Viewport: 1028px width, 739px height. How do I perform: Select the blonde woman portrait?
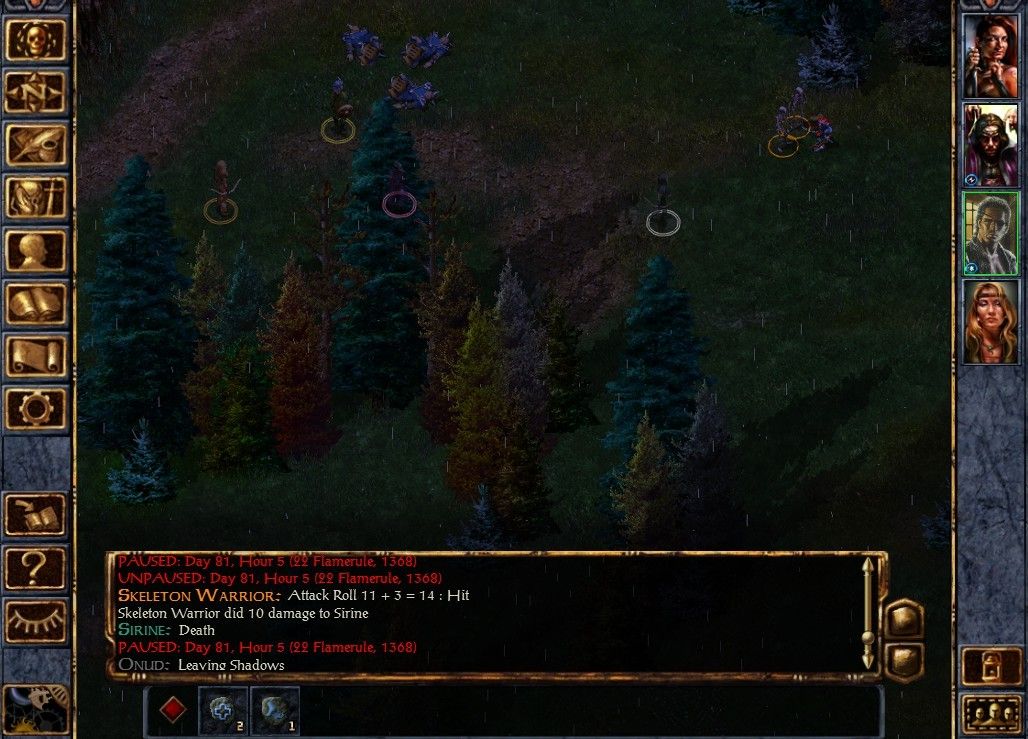(990, 321)
